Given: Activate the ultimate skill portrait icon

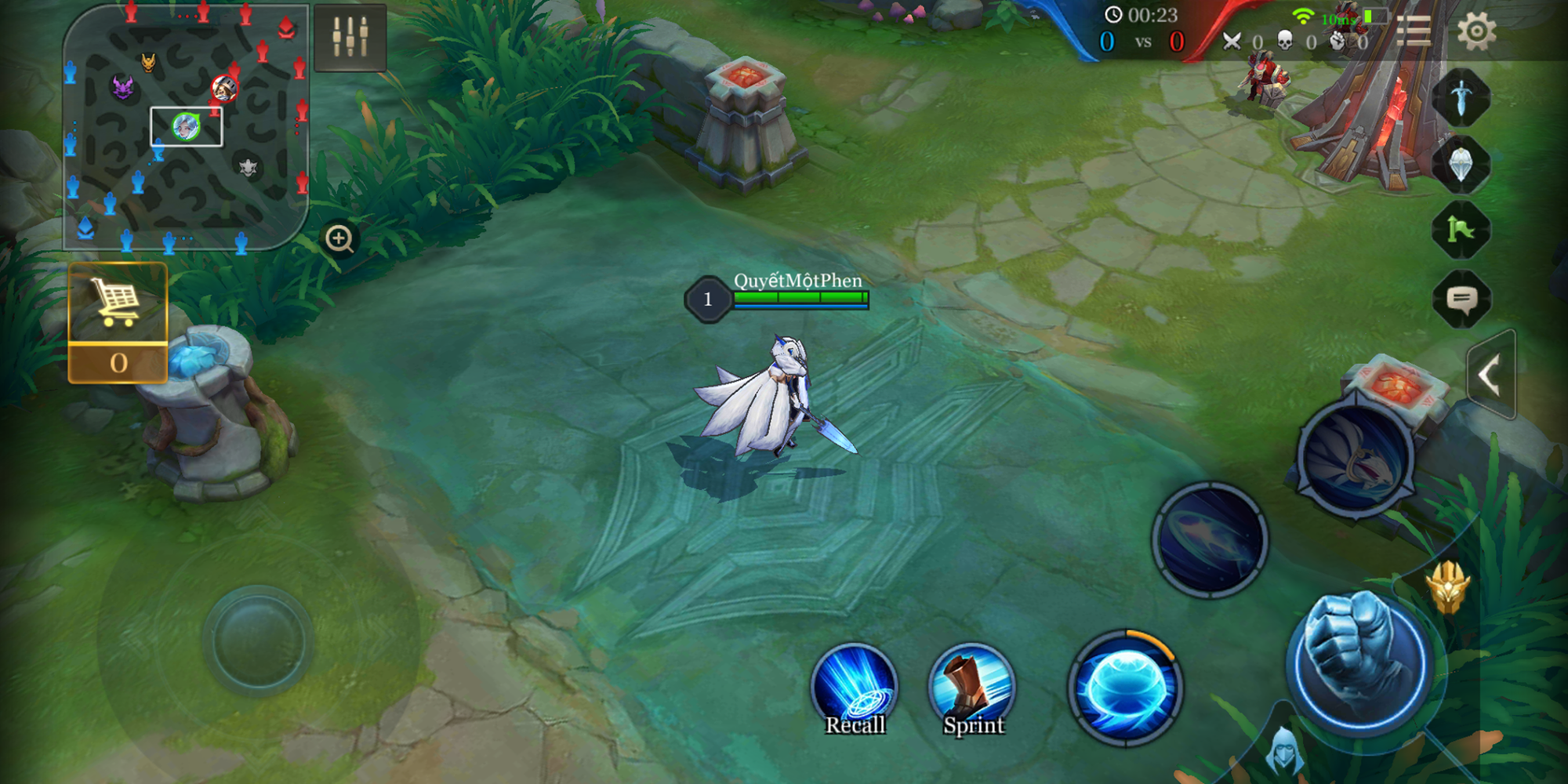Looking at the screenshot, I should point(1355,459).
